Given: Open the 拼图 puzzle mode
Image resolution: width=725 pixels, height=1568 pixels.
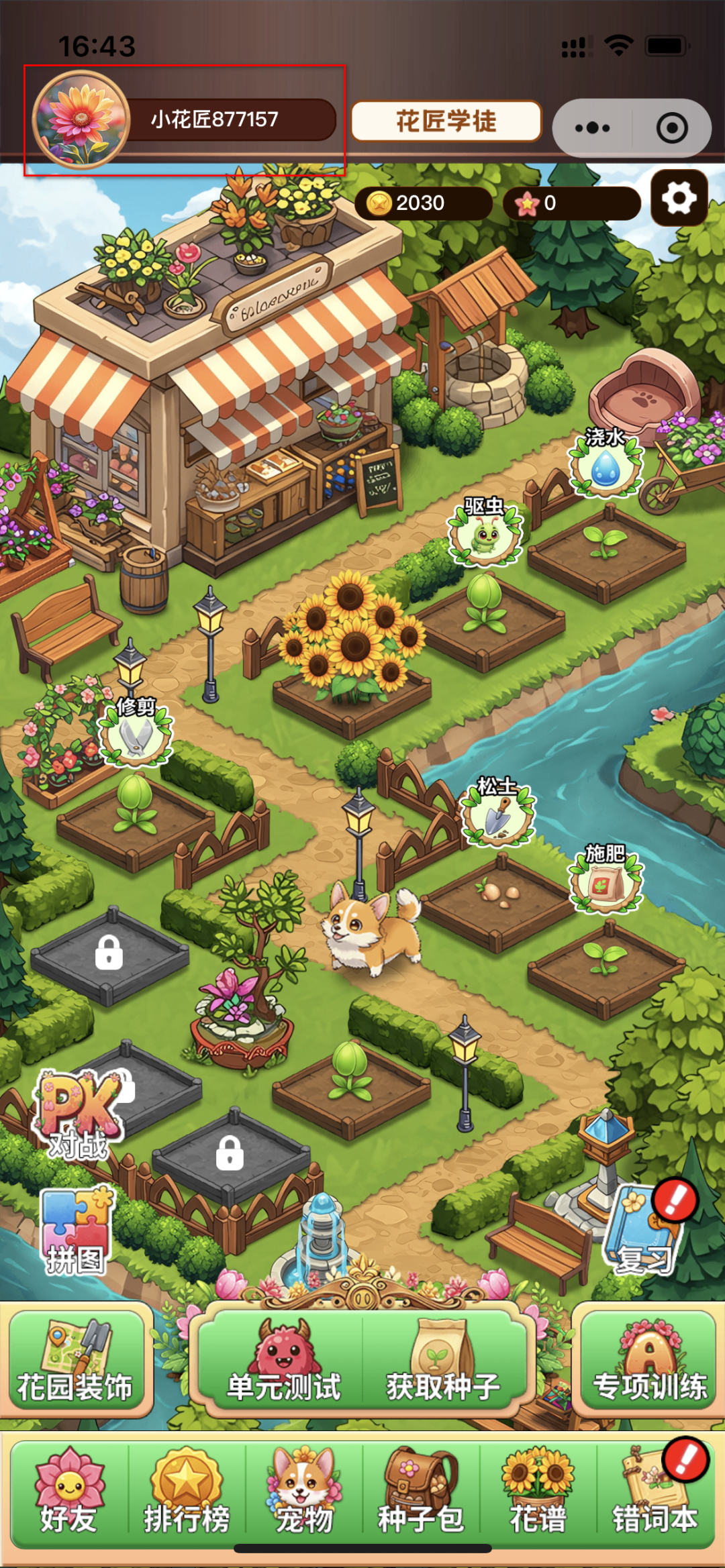Looking at the screenshot, I should [76, 1232].
